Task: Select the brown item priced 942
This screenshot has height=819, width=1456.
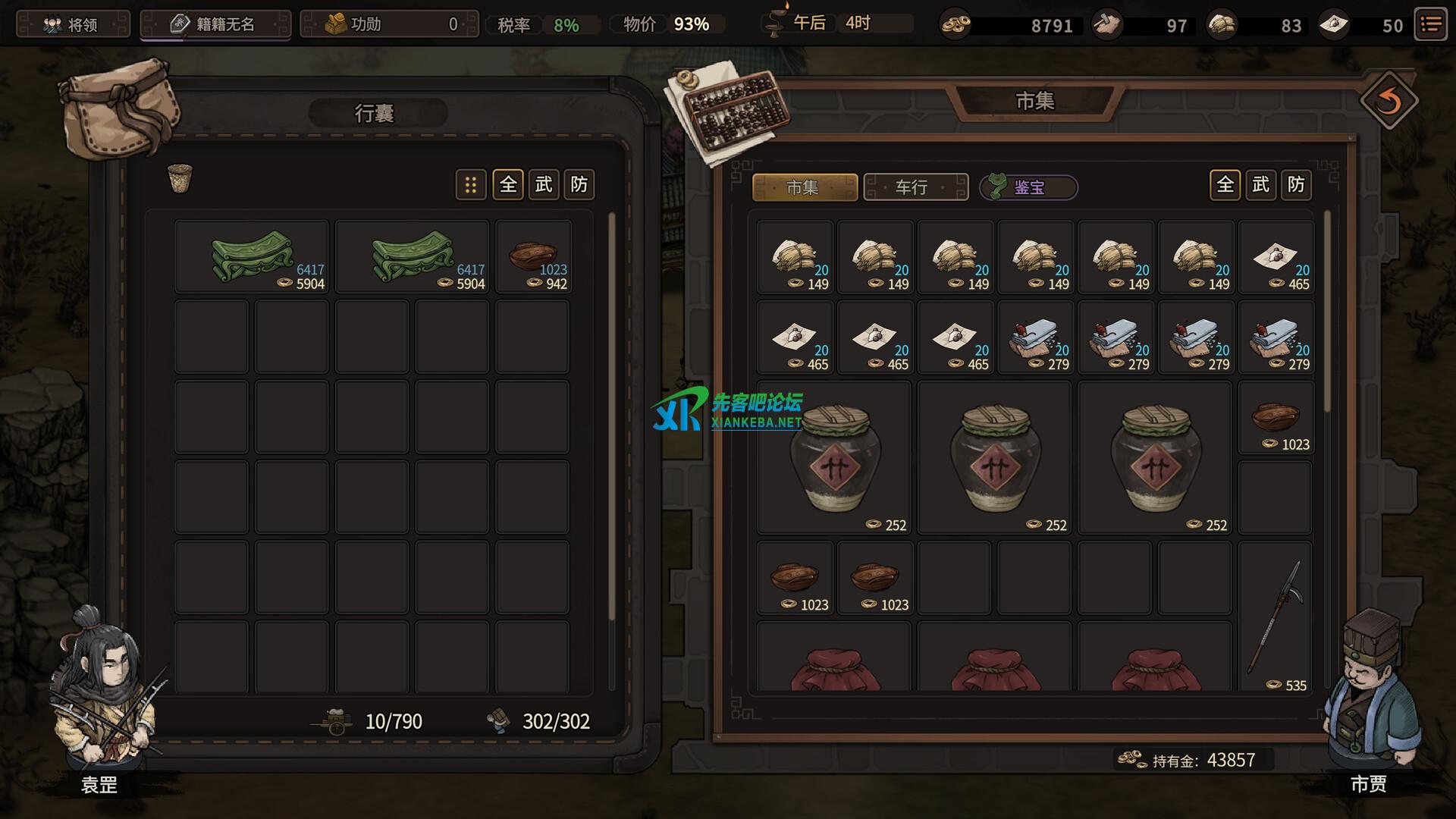Action: coord(533,258)
